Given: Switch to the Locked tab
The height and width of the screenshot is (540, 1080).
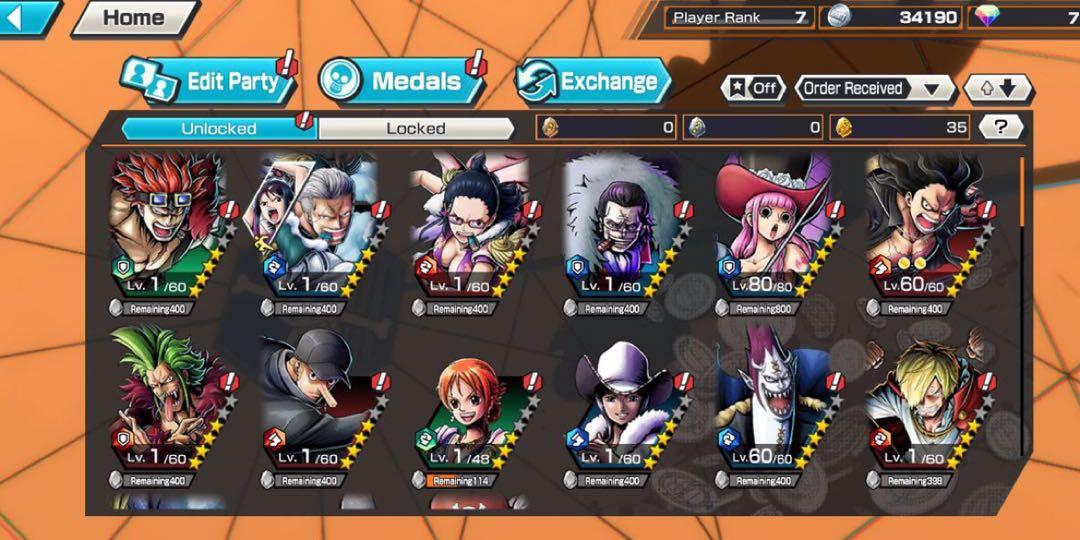Looking at the screenshot, I should 416,128.
